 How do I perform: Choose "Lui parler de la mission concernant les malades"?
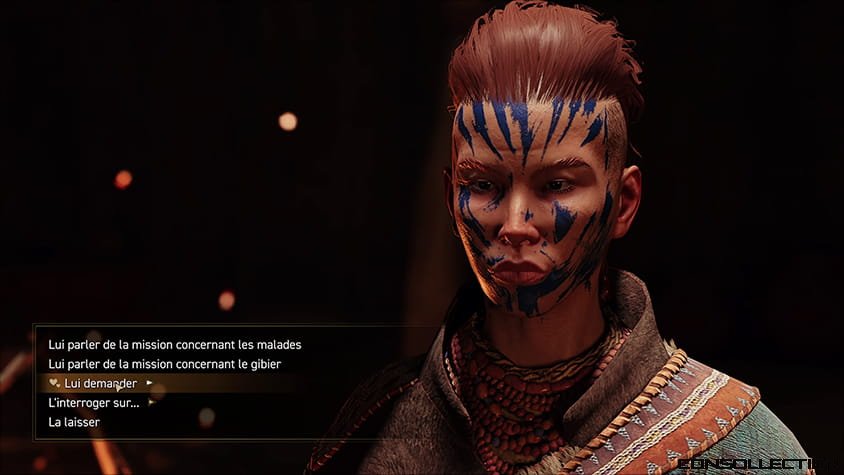[175, 344]
